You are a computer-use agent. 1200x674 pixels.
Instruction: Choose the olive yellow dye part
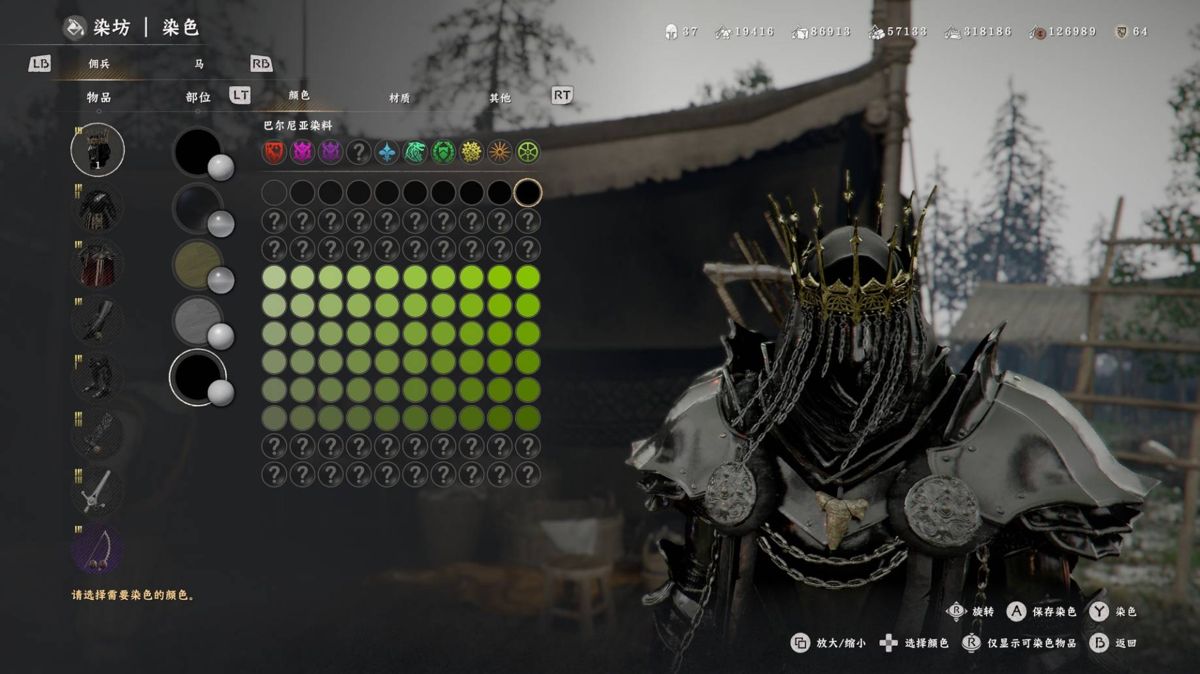point(198,265)
